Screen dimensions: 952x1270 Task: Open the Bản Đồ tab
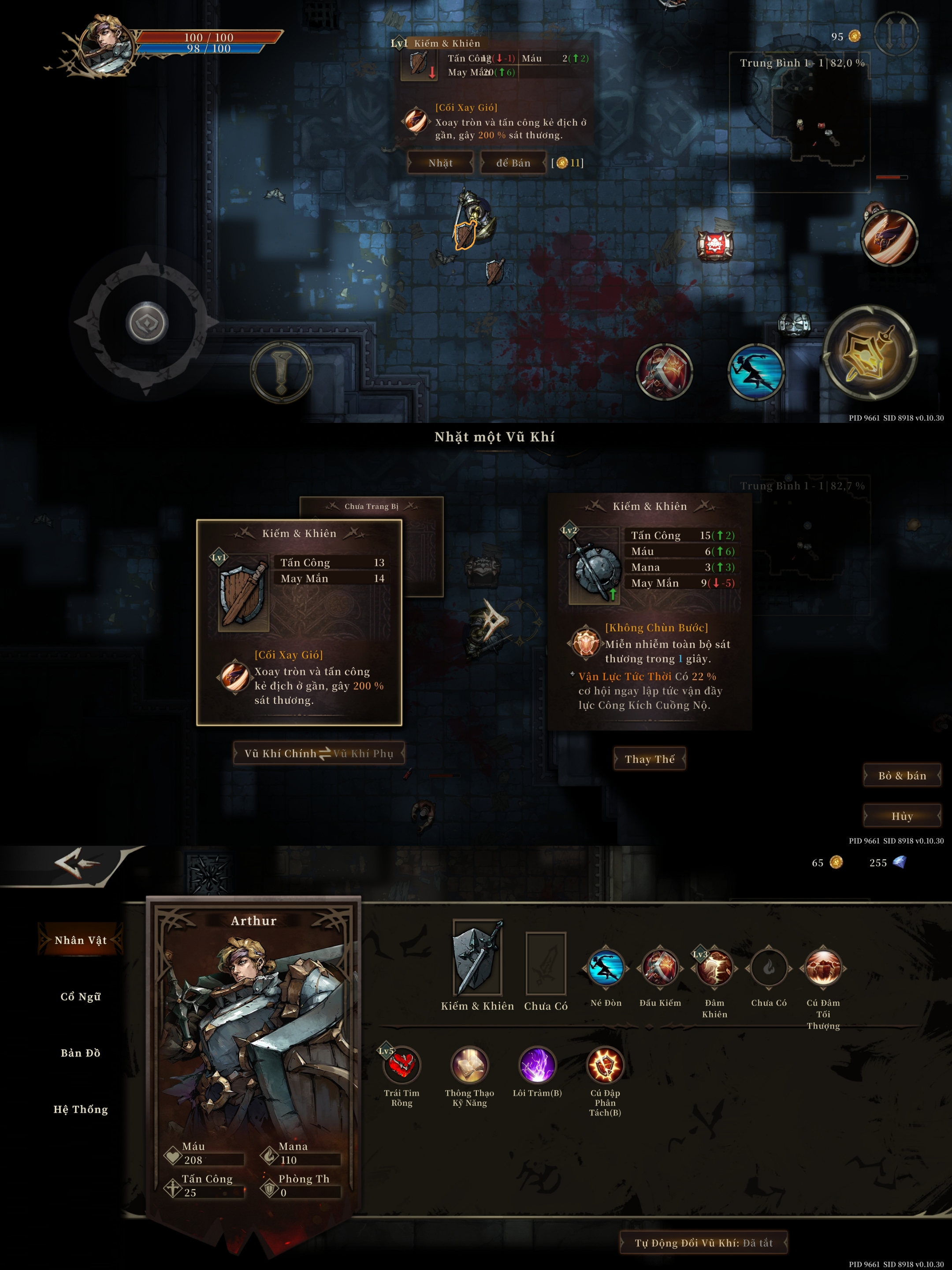pyautogui.click(x=80, y=1053)
